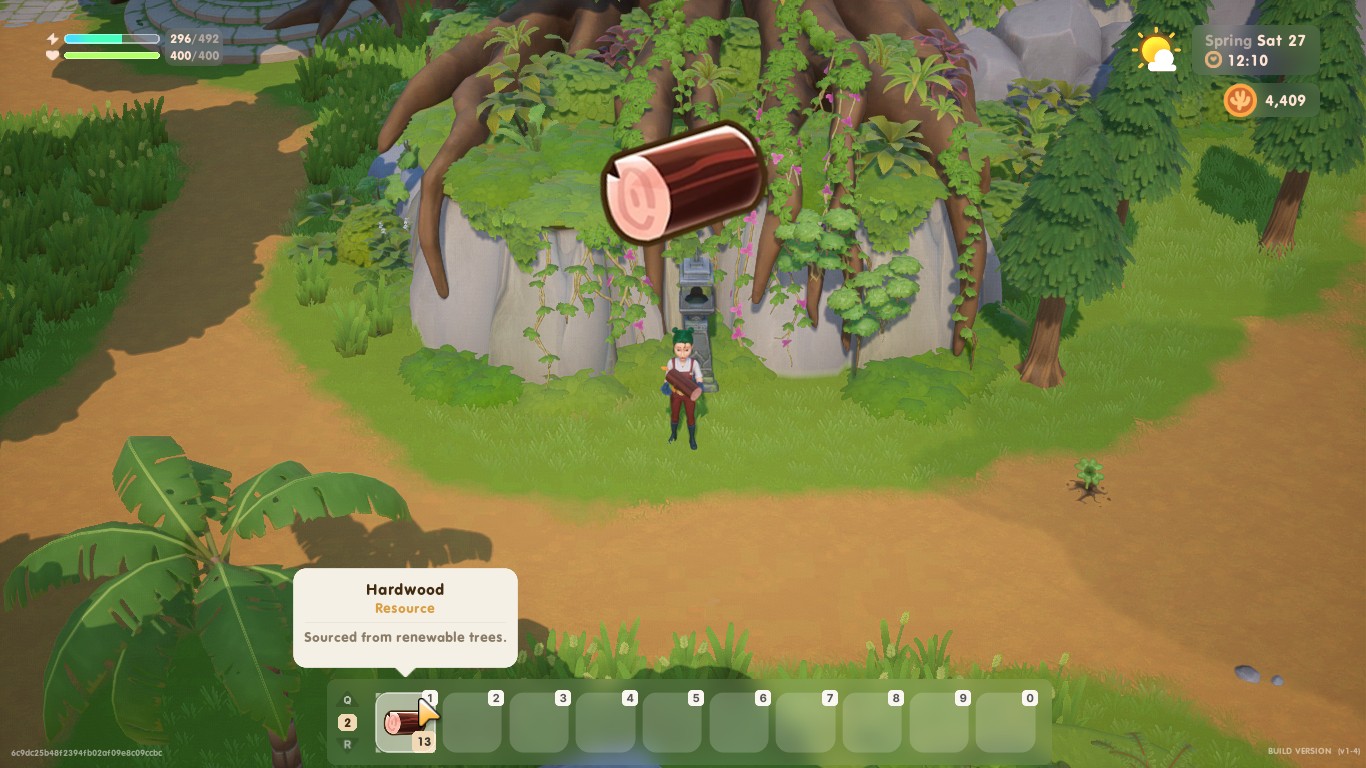Select hotbar slot 5
The width and height of the screenshot is (1366, 768).
coord(672,720)
